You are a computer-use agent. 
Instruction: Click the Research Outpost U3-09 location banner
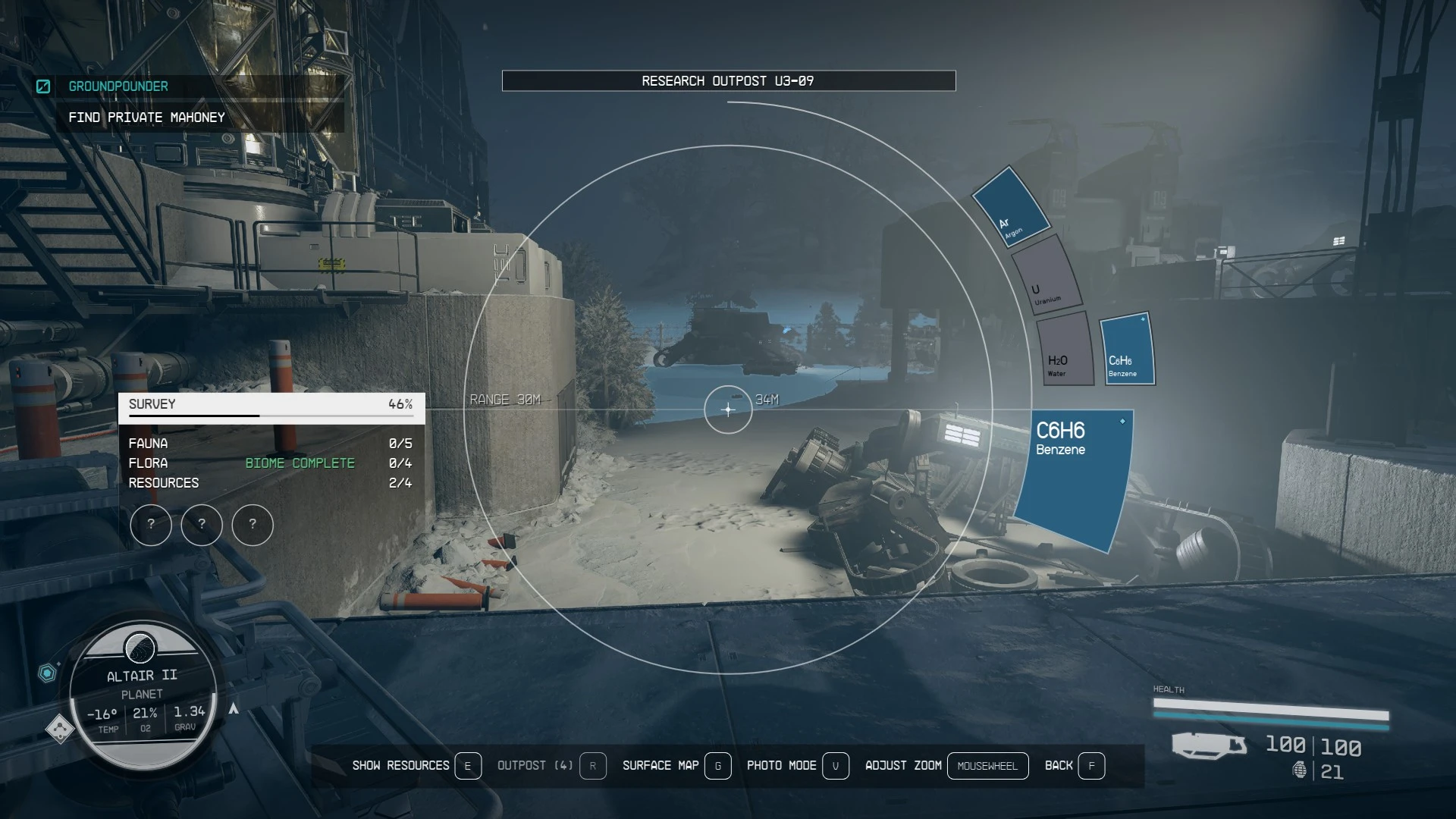(728, 81)
